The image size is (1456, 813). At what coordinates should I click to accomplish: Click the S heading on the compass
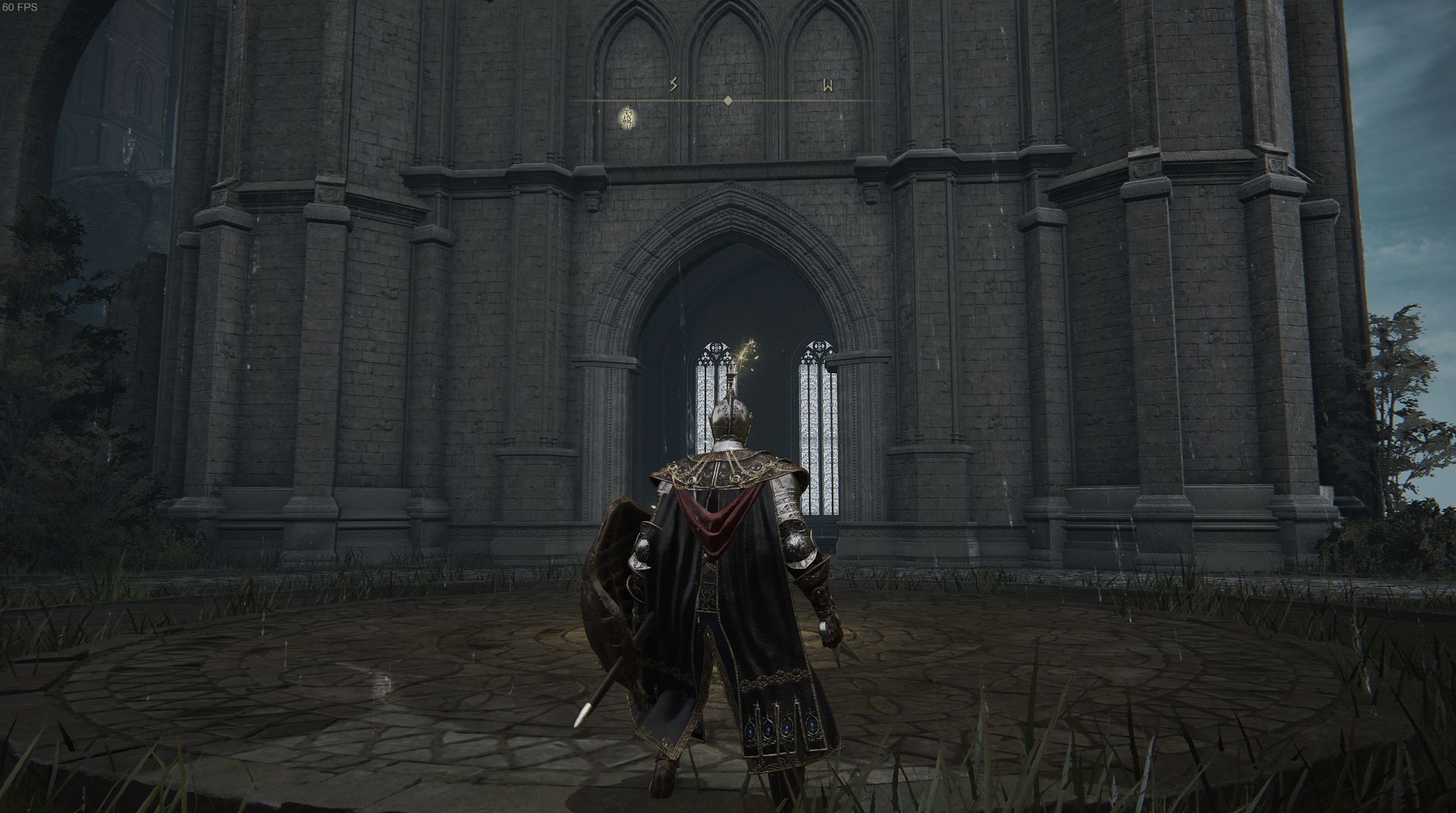click(673, 84)
